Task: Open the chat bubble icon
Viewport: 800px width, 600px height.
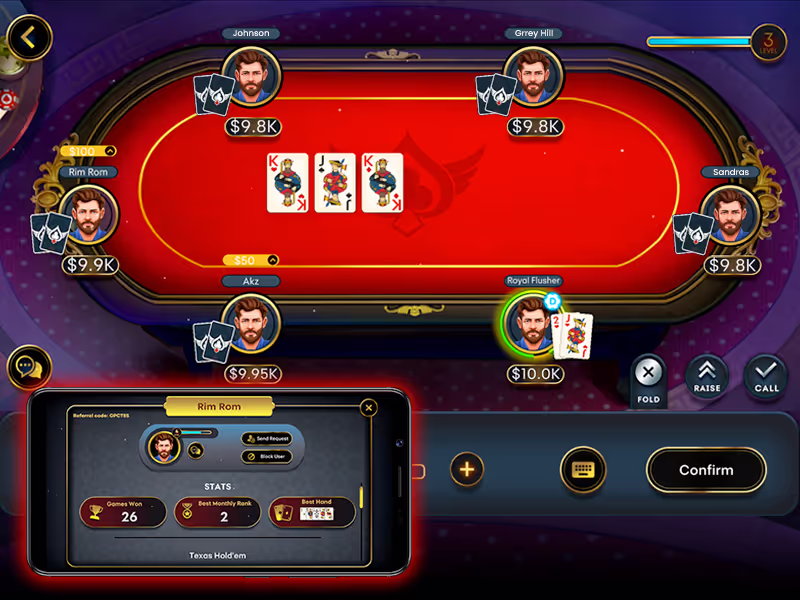Action: coord(29,368)
